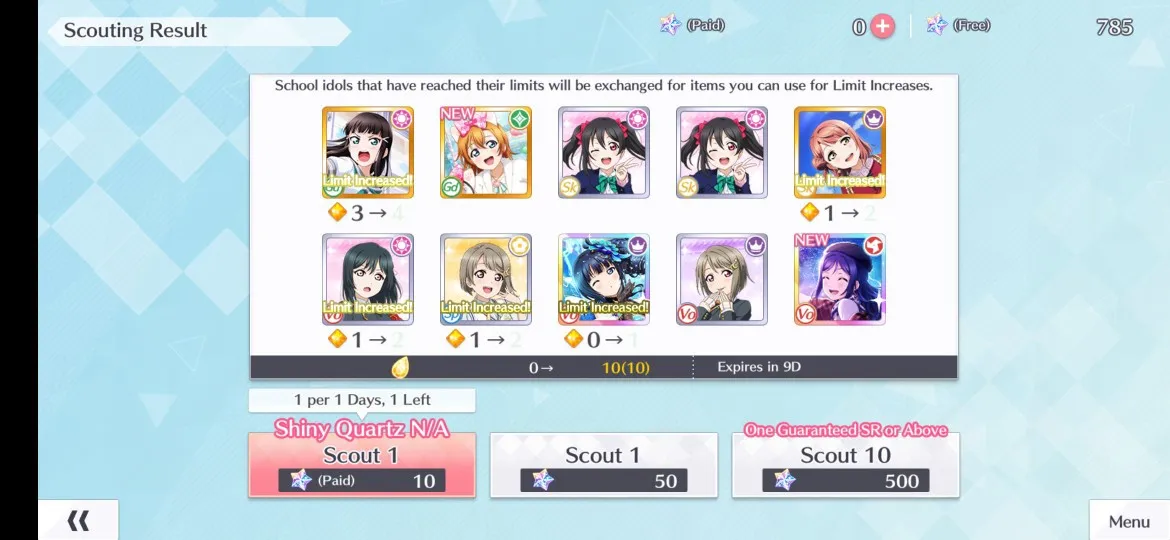
Task: Open the blue-haired idol card showing 0 → 1
Action: tap(604, 279)
